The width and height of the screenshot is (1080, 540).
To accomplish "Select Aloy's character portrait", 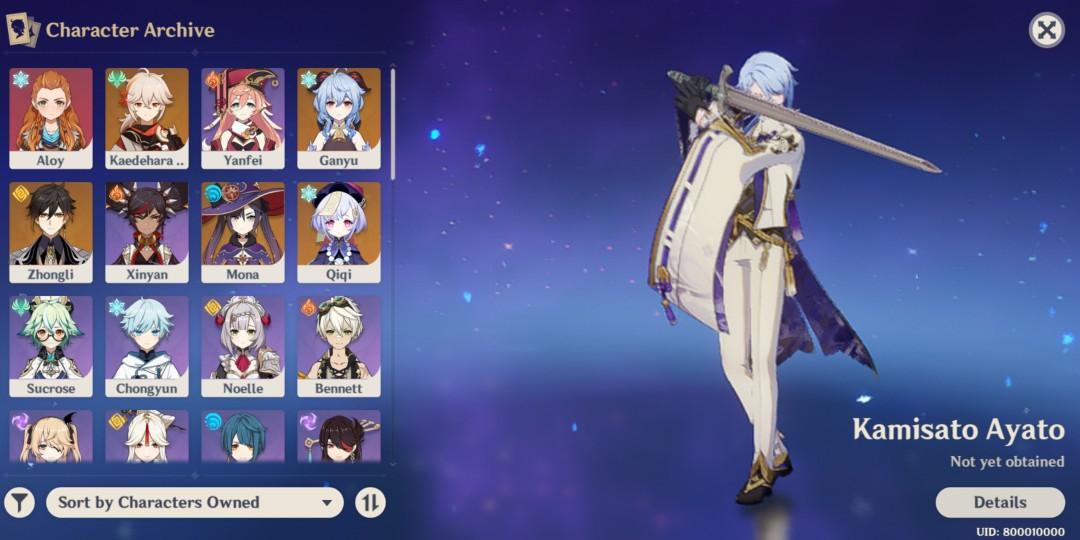I will point(51,118).
